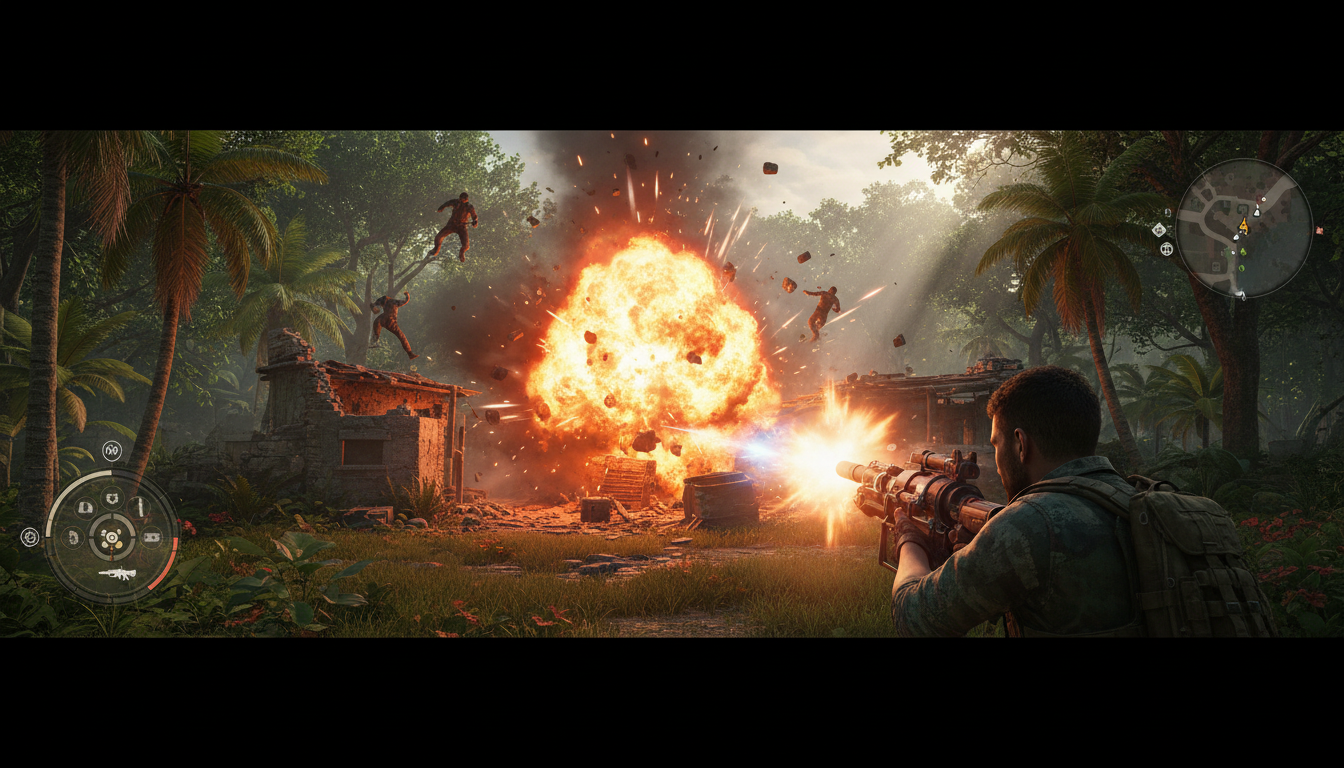1344x768 pixels.
Task: Click the ammo counter badge above the wheel
Action: point(111,451)
